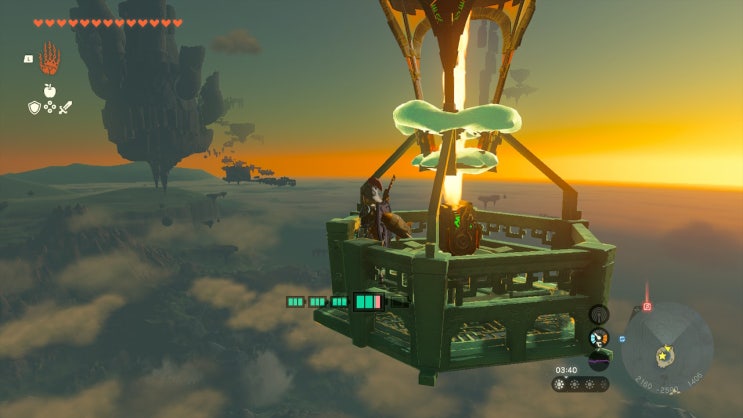The image size is (743, 418).
Task: Click the blue marker beside the minimap
Action: point(622,339)
